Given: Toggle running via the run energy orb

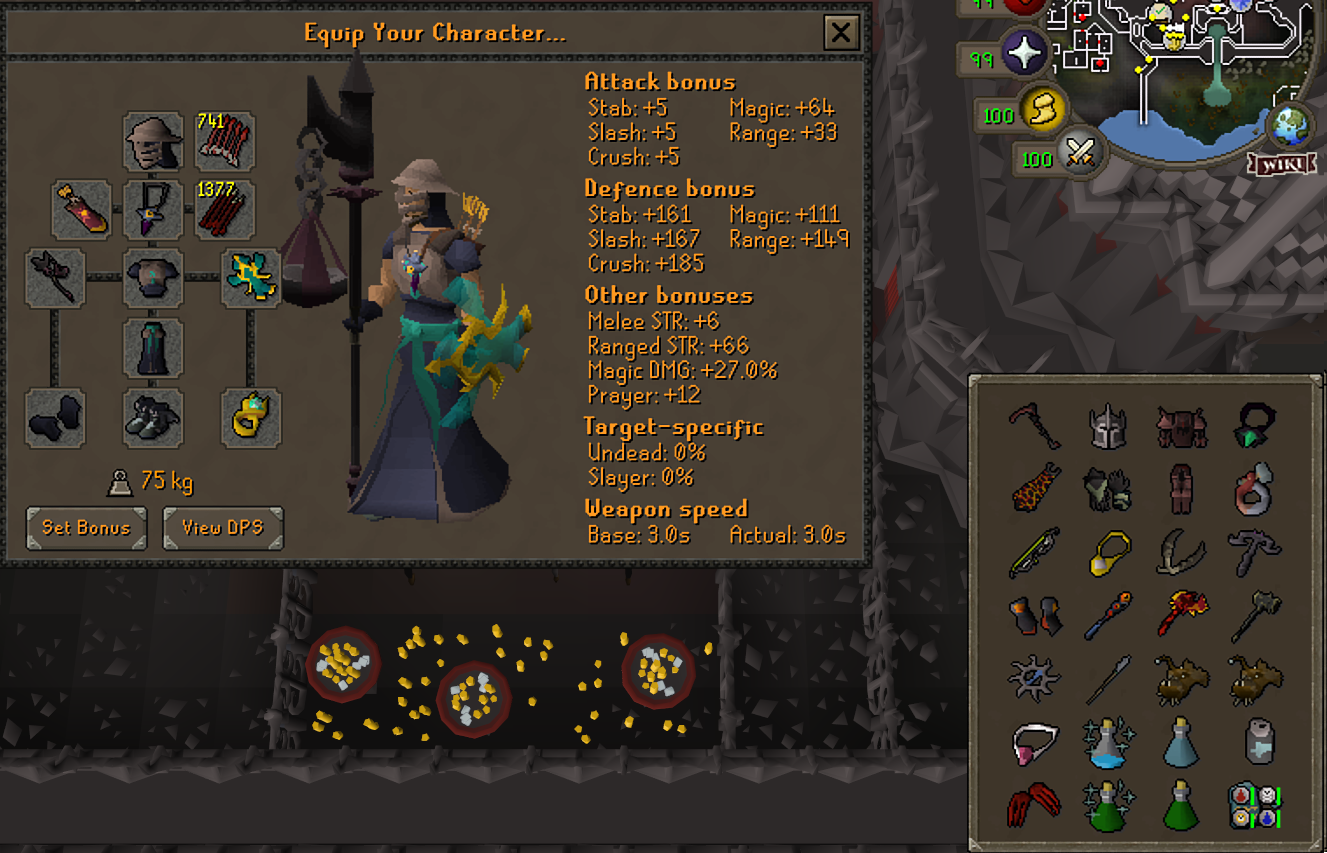Looking at the screenshot, I should [x=1043, y=112].
